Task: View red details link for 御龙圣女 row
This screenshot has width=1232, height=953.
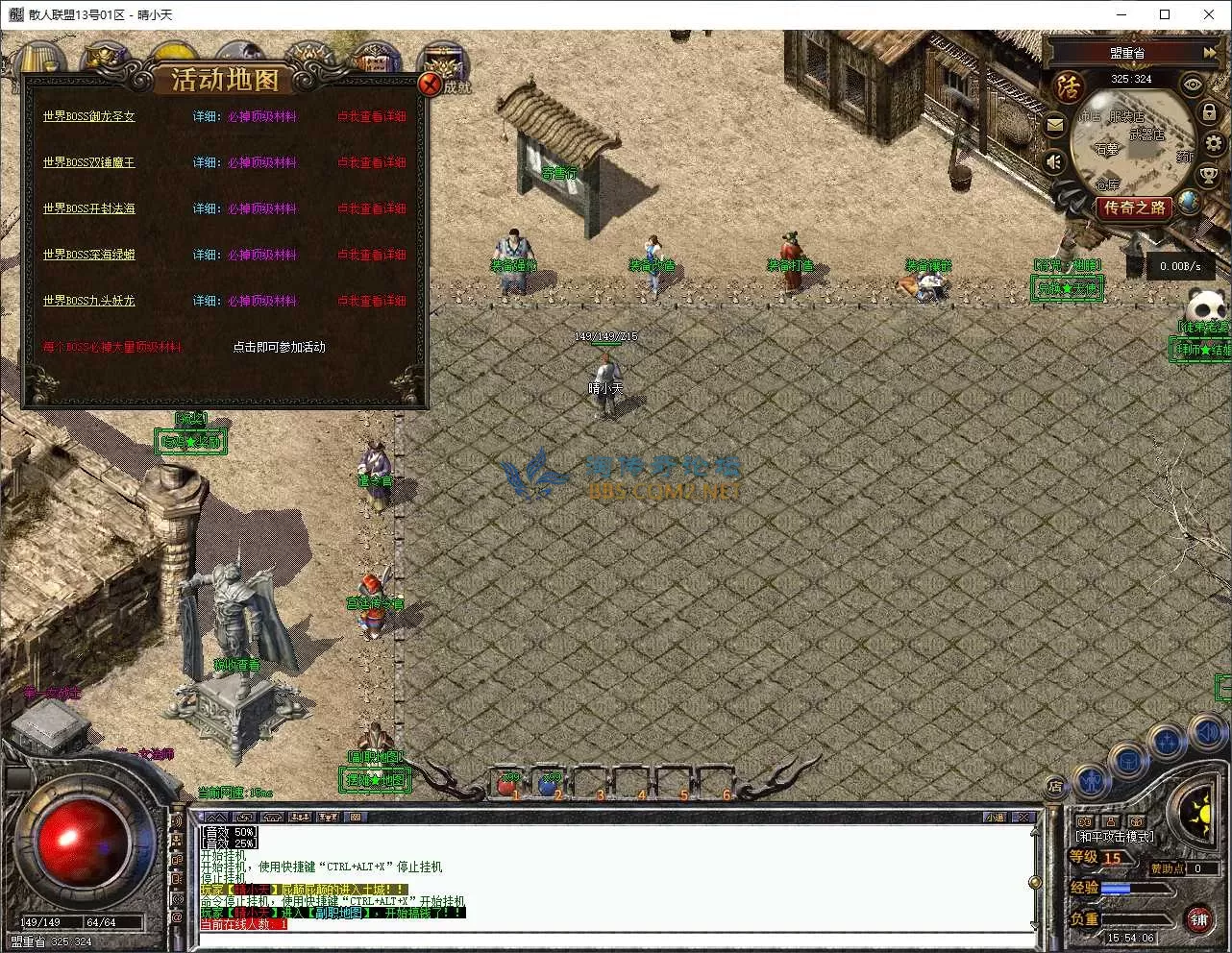Action: pyautogui.click(x=371, y=116)
